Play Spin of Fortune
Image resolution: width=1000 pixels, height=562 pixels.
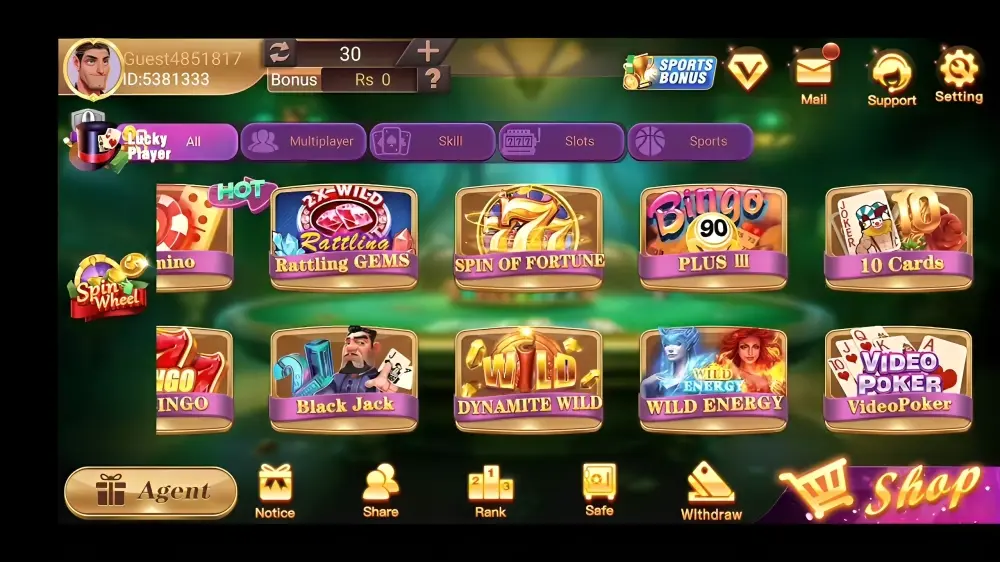(x=529, y=236)
